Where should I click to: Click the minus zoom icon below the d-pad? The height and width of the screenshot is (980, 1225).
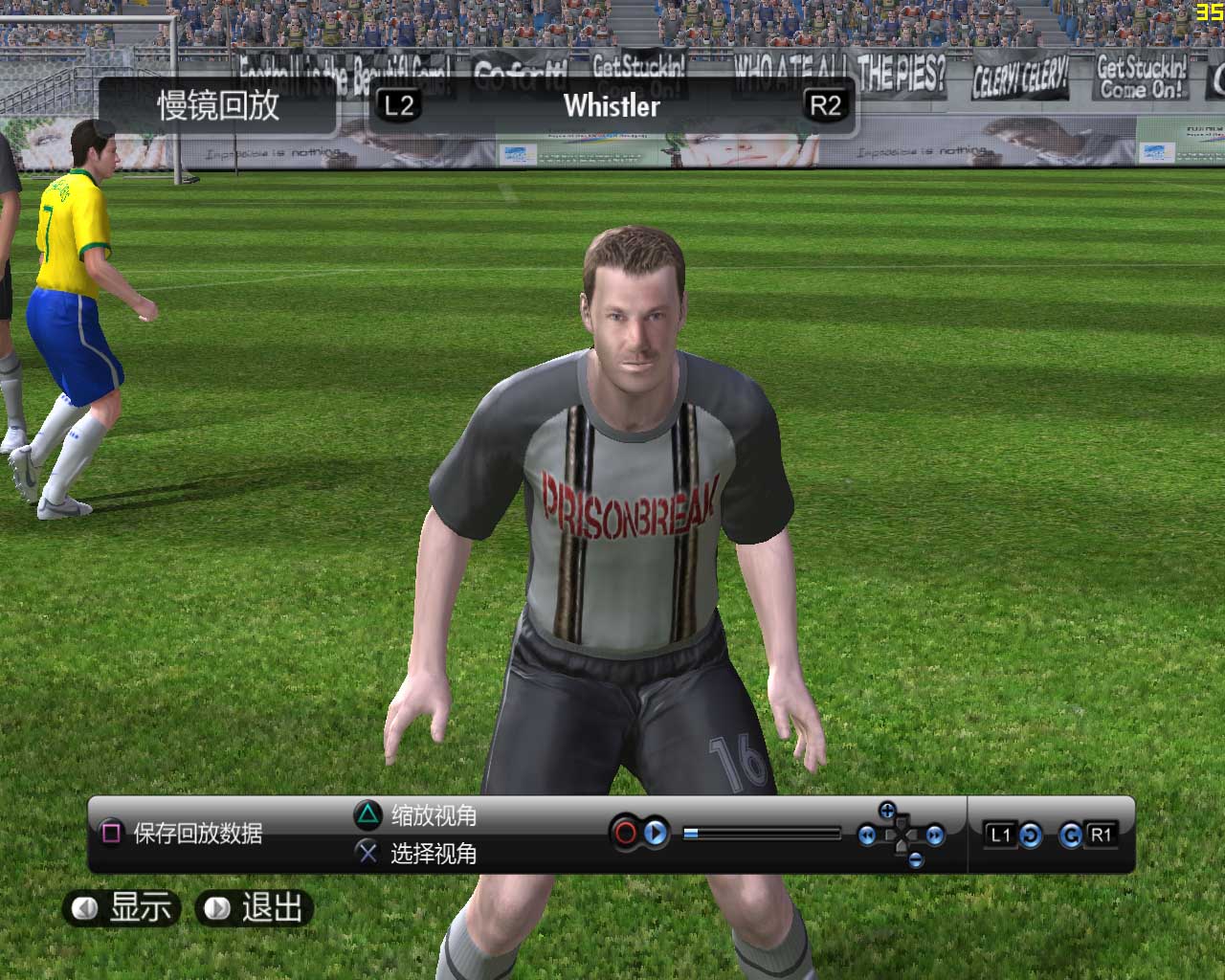[916, 859]
